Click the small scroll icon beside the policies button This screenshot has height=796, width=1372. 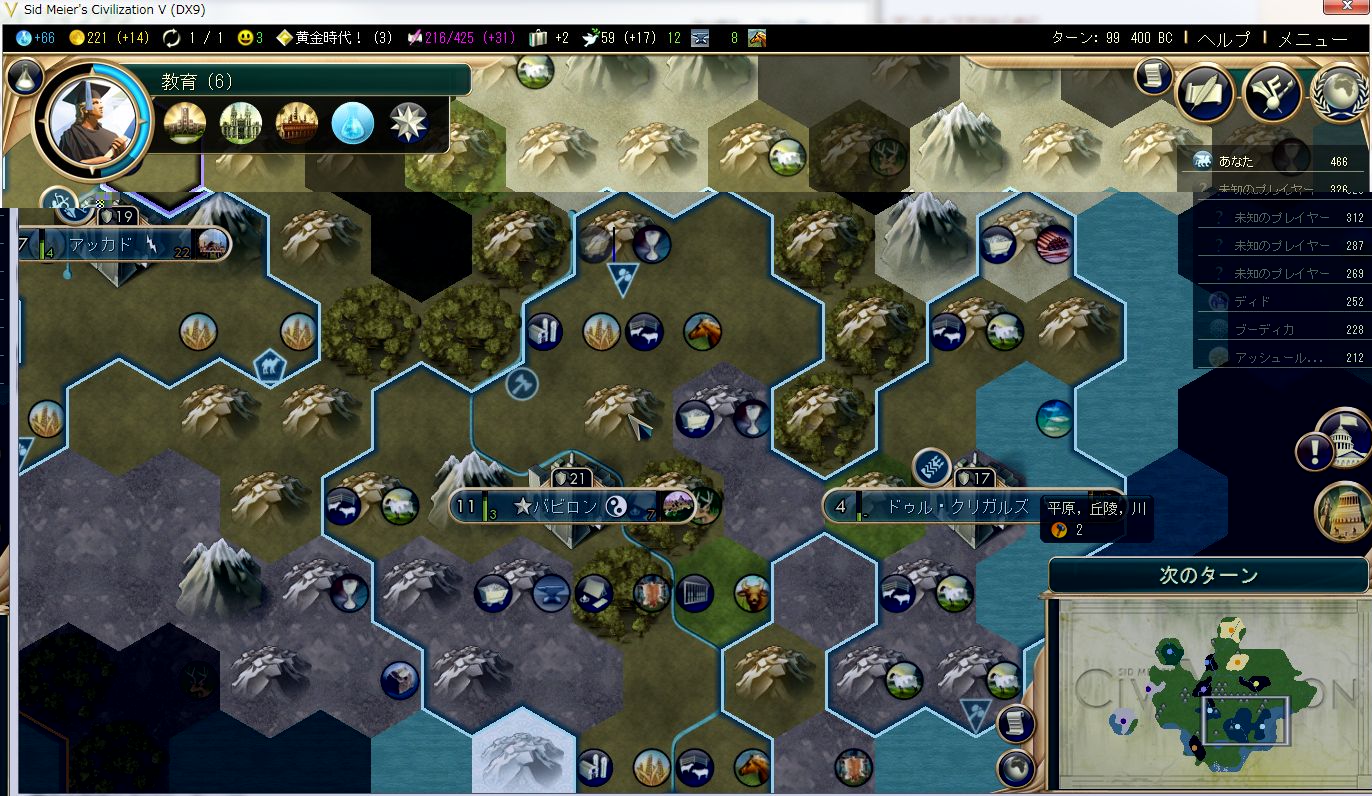pyautogui.click(x=1153, y=76)
